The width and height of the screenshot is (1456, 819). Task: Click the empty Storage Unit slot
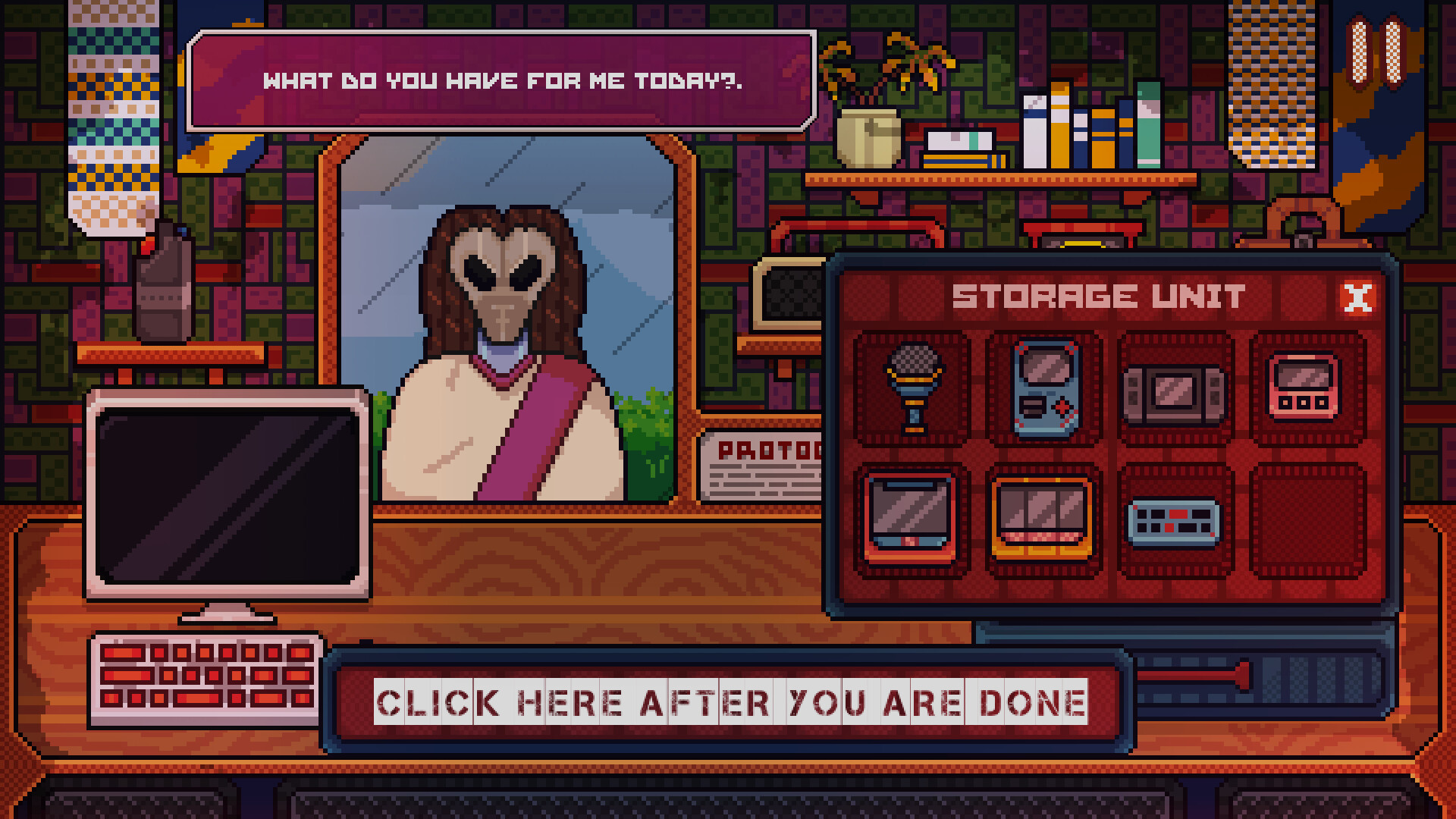tap(1304, 523)
